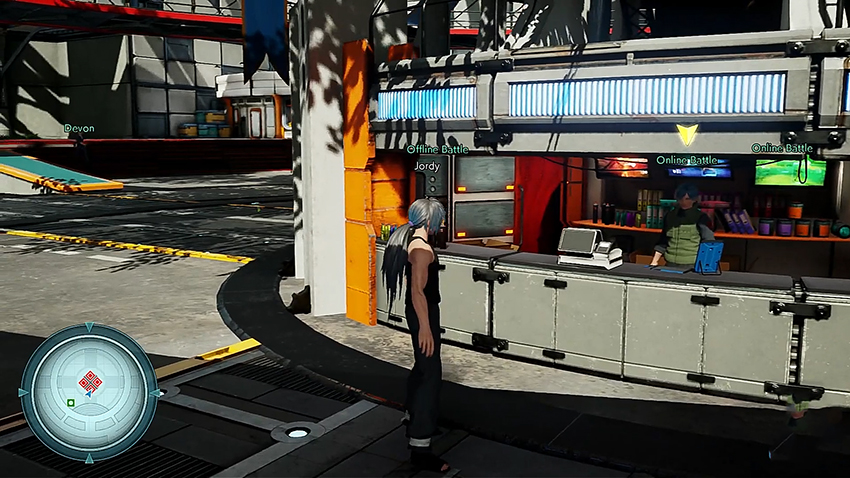Click the circular minimap
This screenshot has width=850, height=478.
88,392
